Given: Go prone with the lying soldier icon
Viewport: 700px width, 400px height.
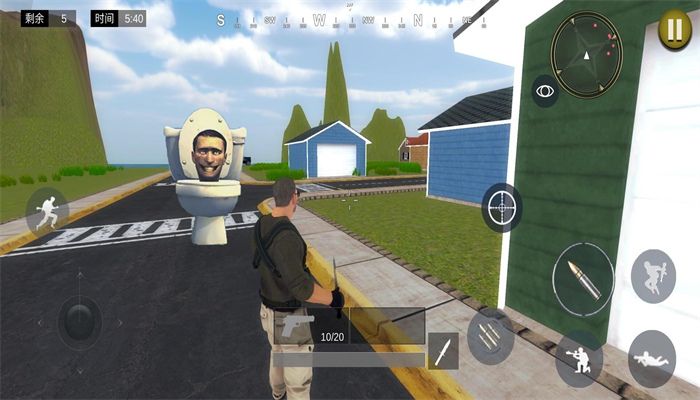Looking at the screenshot, I should [x=652, y=358].
